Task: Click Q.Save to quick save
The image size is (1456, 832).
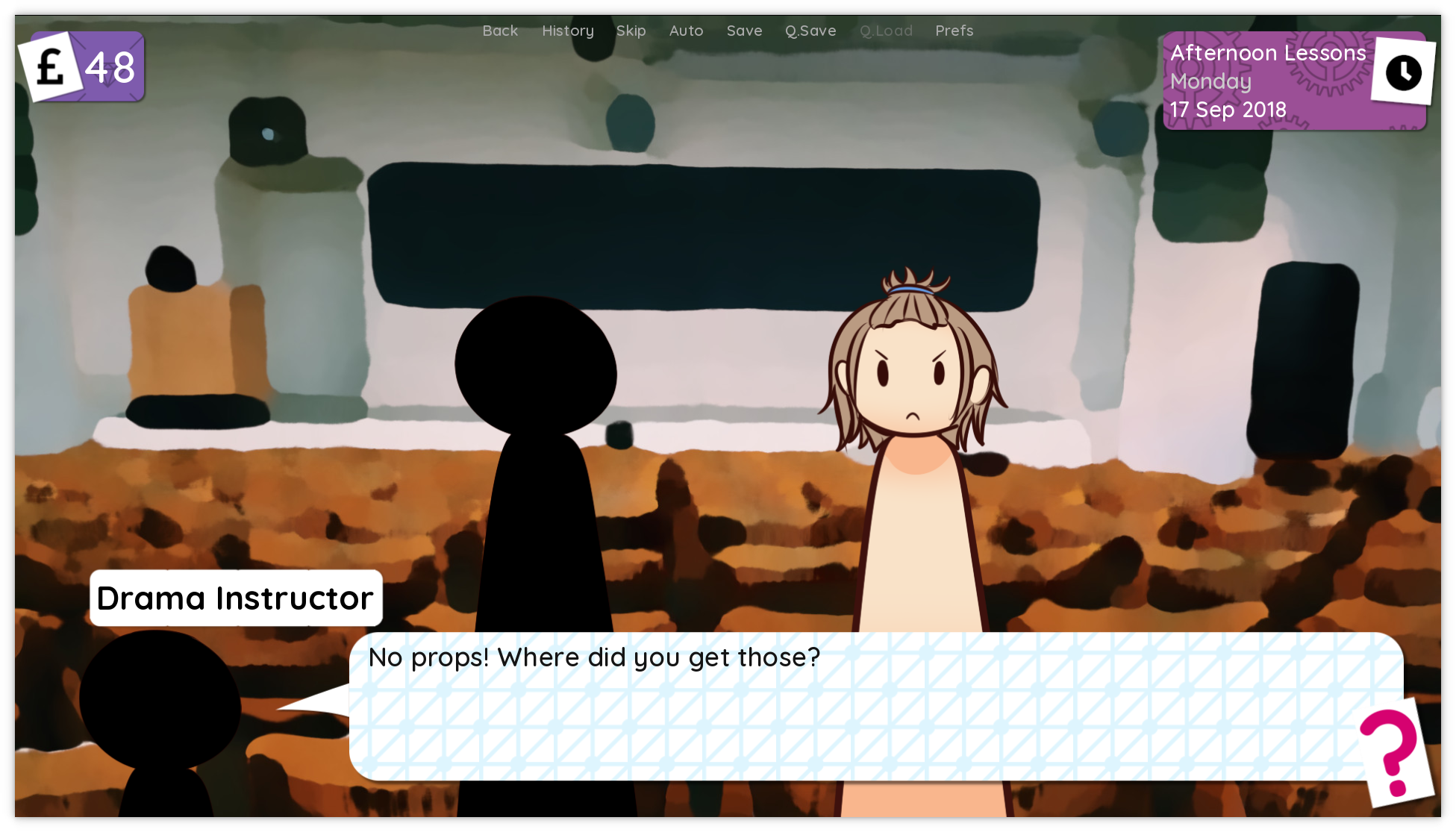Action: (810, 31)
